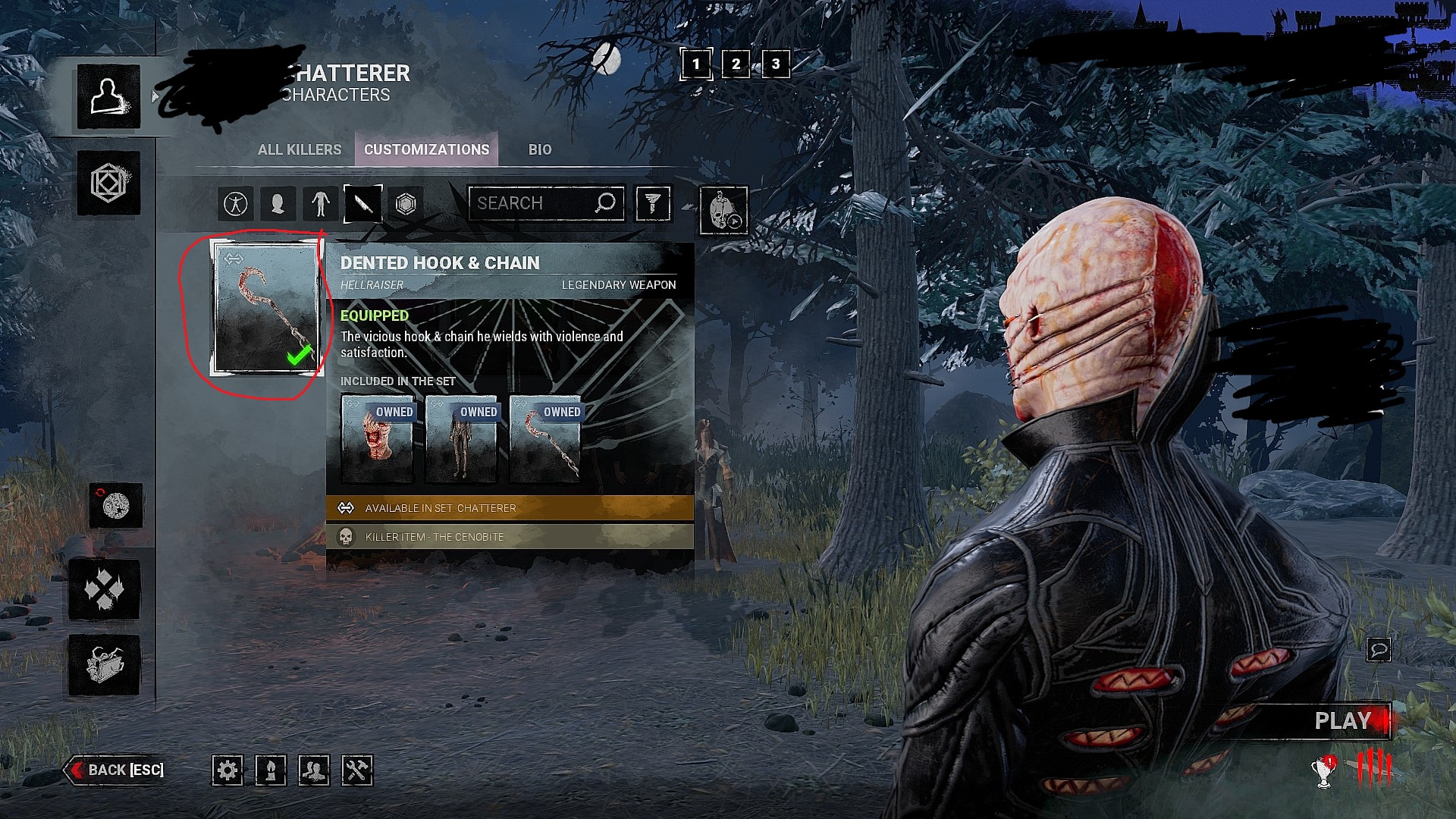The height and width of the screenshot is (819, 1456).
Task: Switch to loadout preset 2
Action: (x=736, y=64)
